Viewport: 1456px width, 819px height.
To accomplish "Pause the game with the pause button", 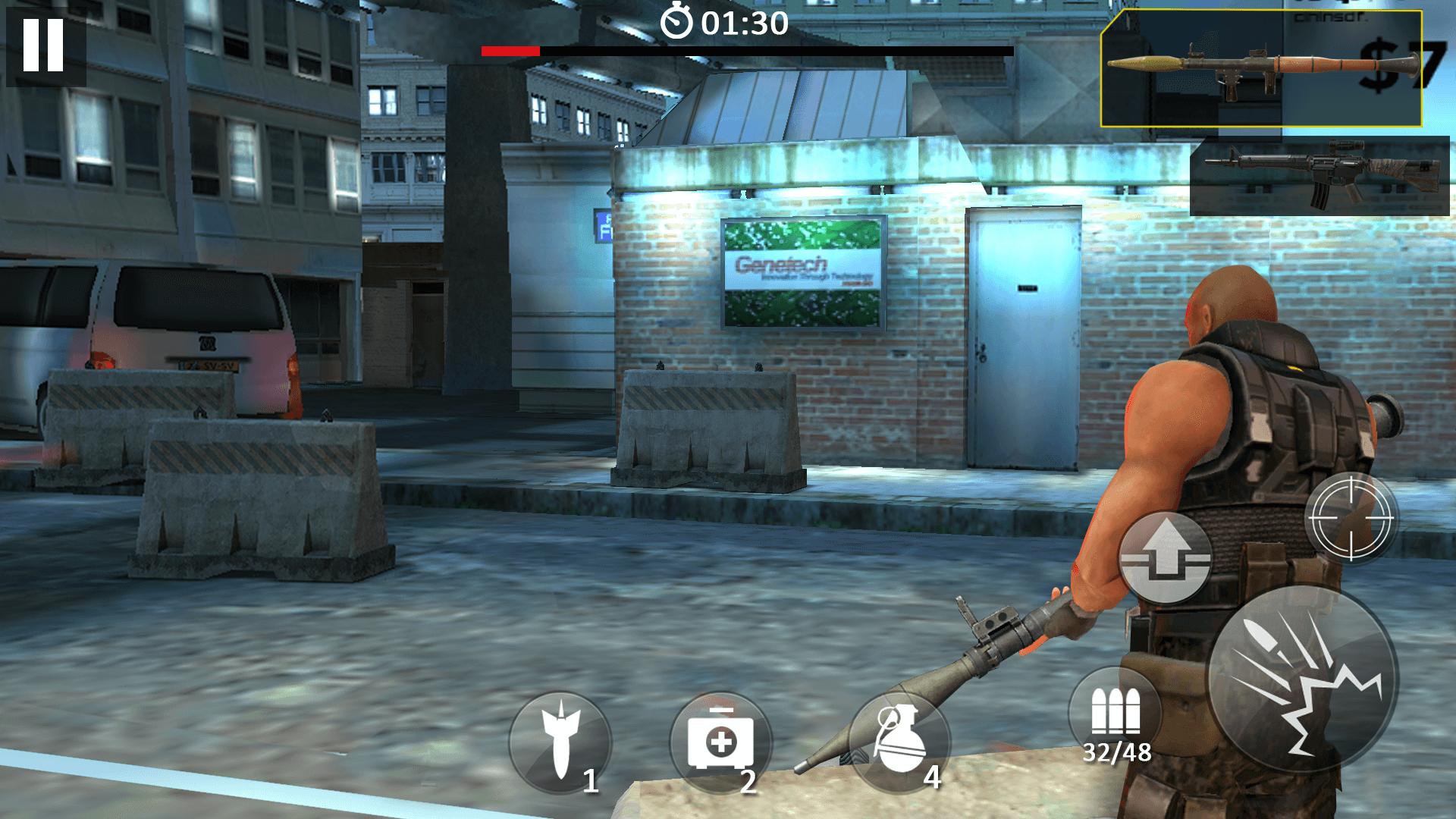I will click(43, 45).
